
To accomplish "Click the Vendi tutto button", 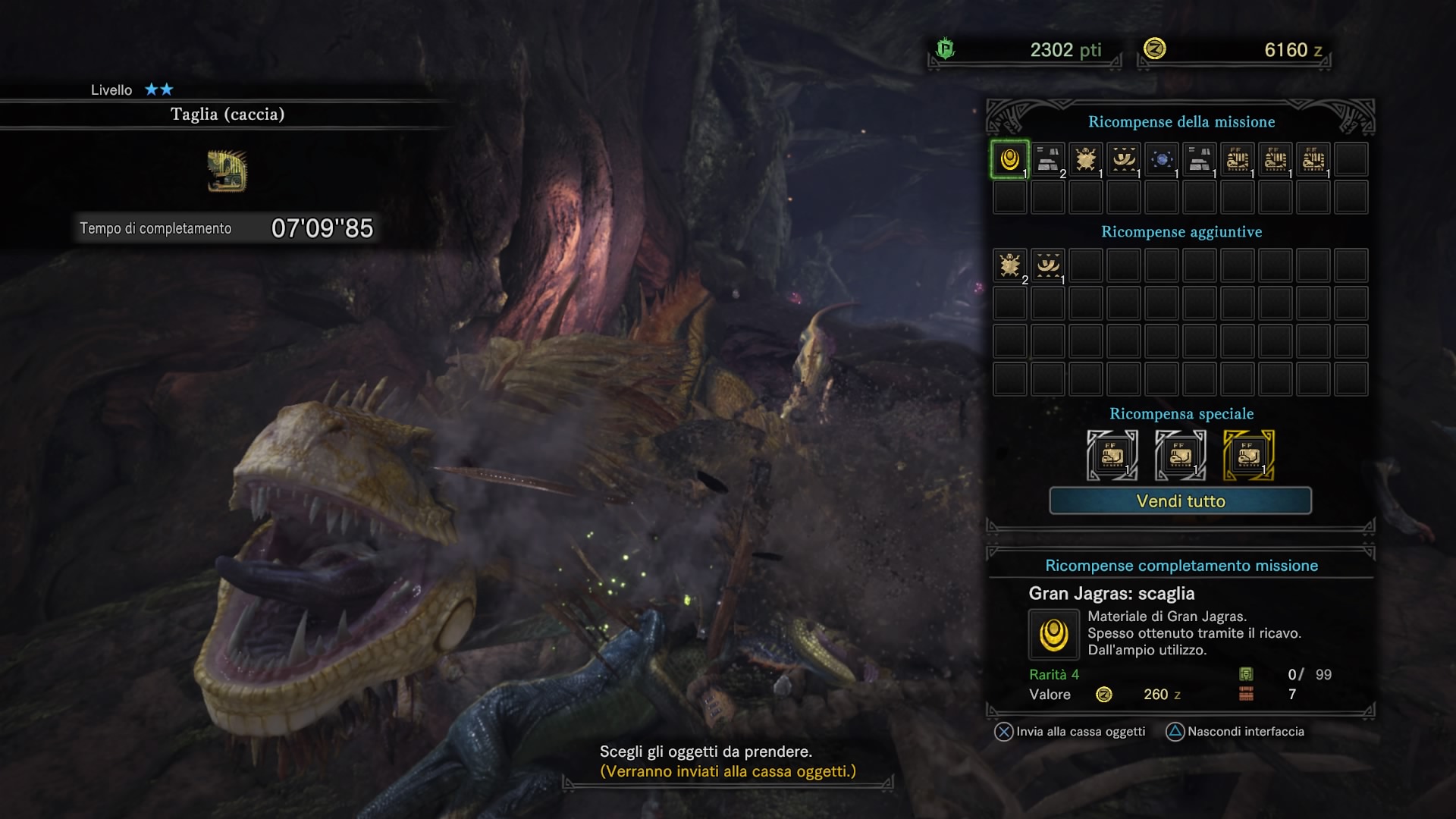I will (x=1180, y=500).
